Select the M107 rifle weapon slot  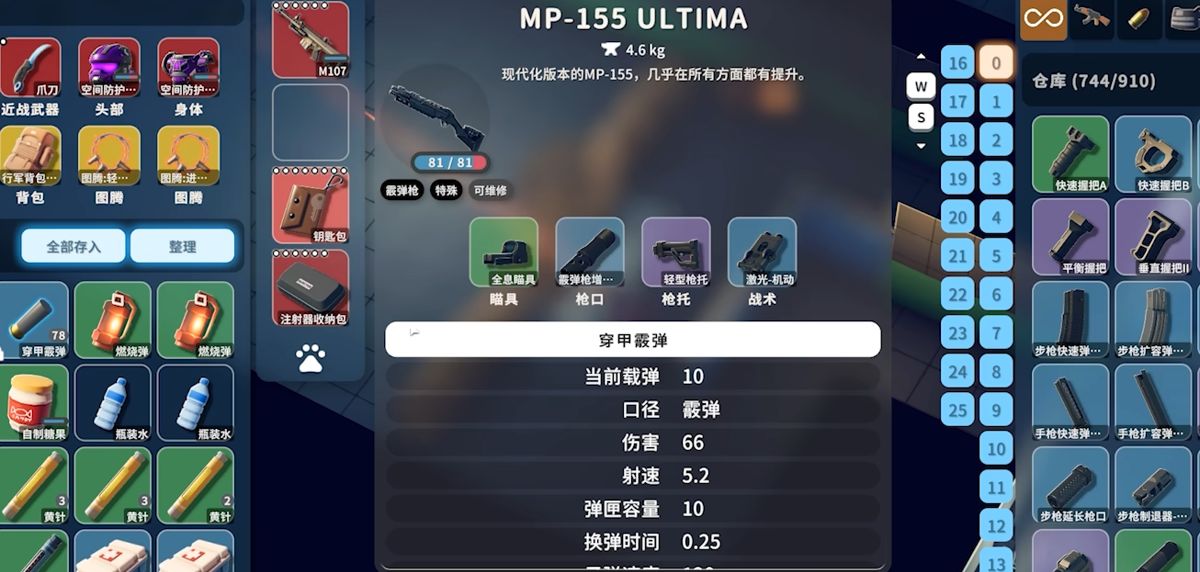(310, 41)
